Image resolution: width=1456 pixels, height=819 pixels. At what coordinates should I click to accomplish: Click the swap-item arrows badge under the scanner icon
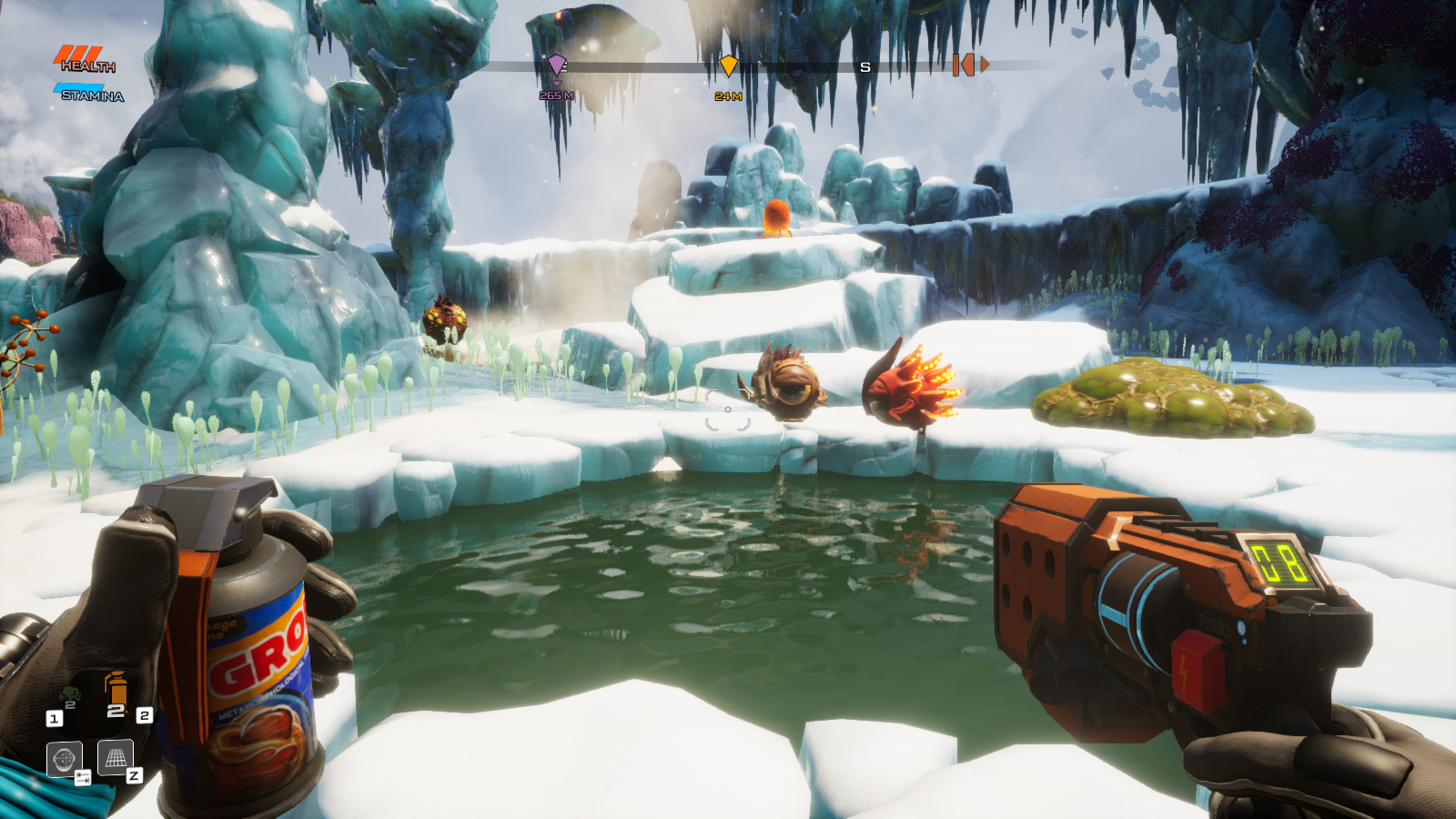pyautogui.click(x=83, y=777)
